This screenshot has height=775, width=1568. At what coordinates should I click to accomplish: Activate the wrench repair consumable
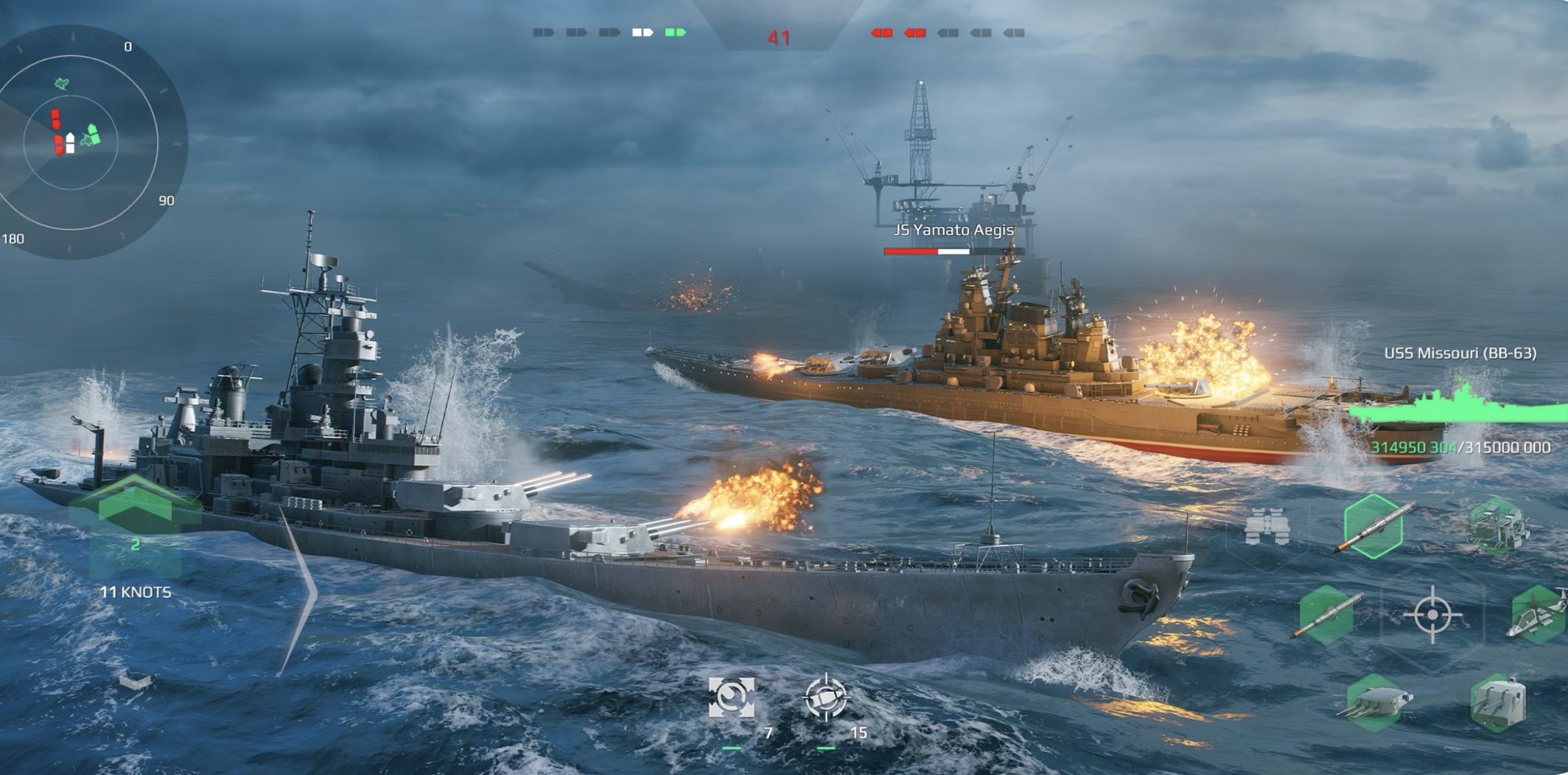[x=731, y=697]
